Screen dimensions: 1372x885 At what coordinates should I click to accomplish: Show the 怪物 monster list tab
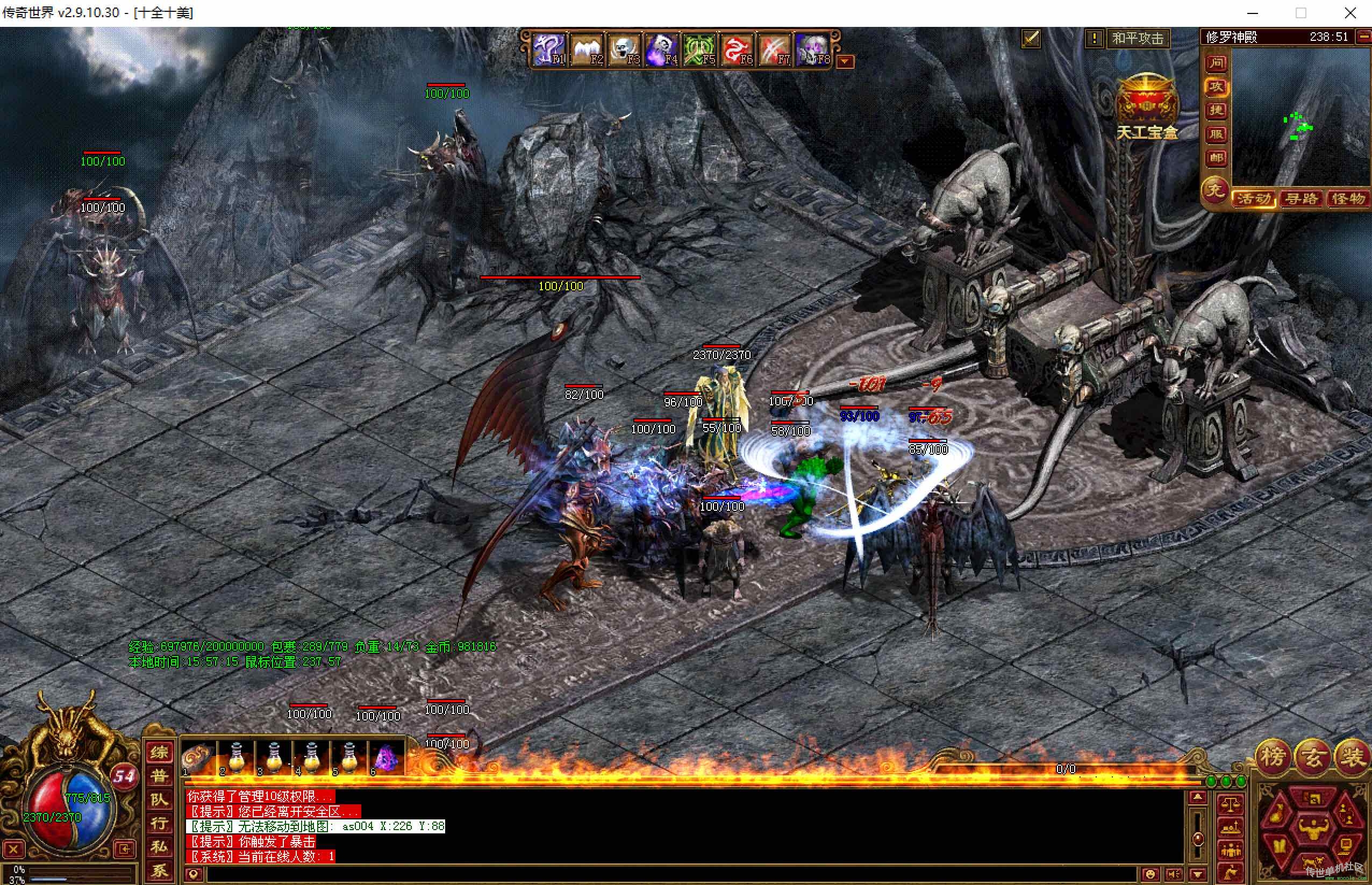[1348, 199]
